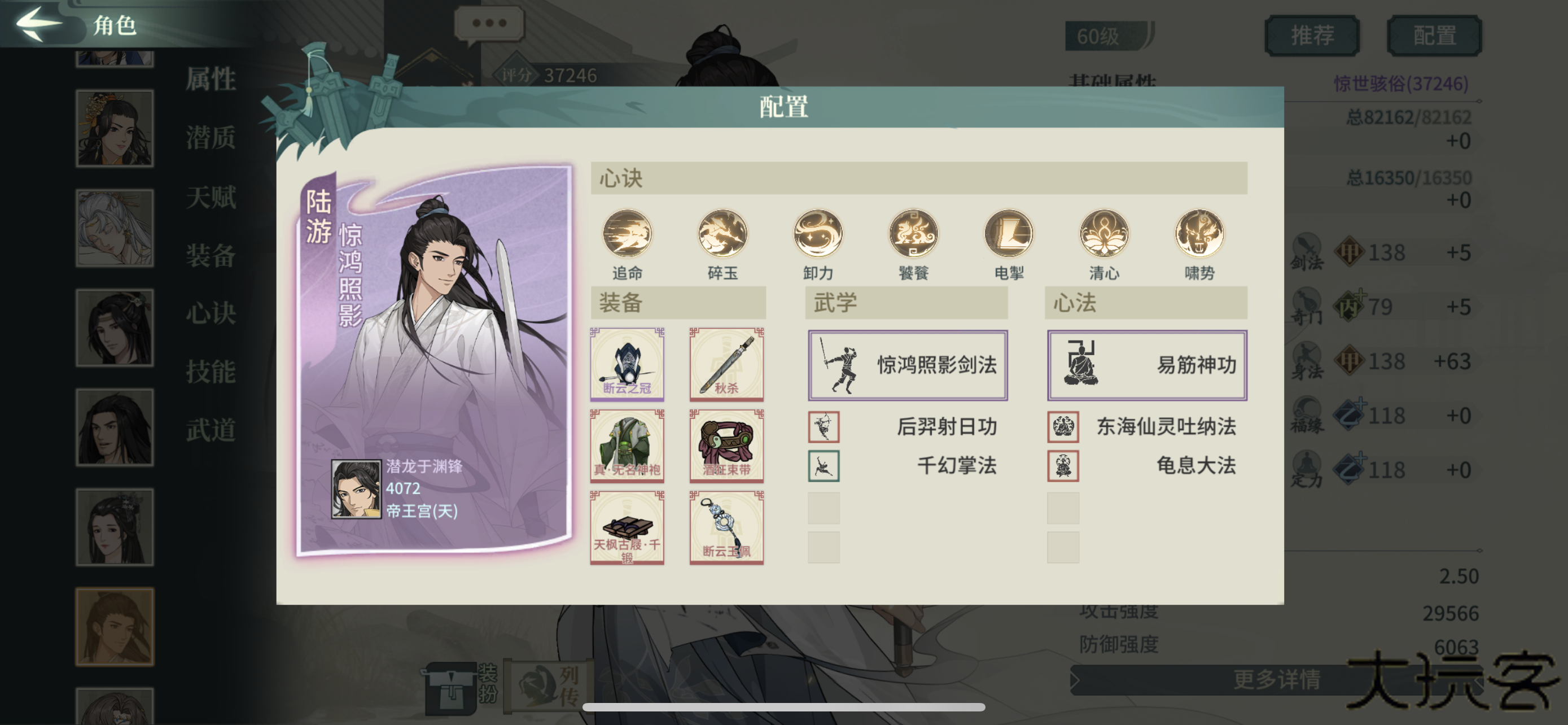Image resolution: width=1568 pixels, height=725 pixels.
Task: Click the 配置 button at top right
Action: point(1435,34)
